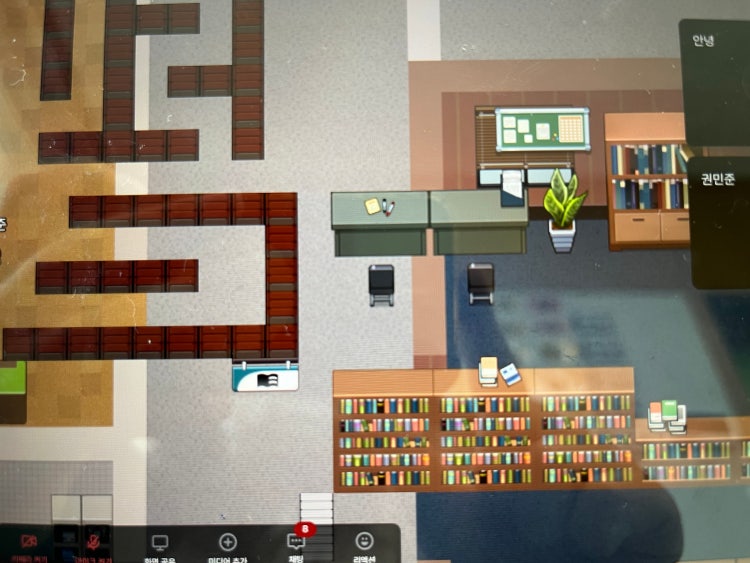This screenshot has width=750, height=563.
Task: Turn on the microphone (마이크 켜기)
Action: coord(95,543)
